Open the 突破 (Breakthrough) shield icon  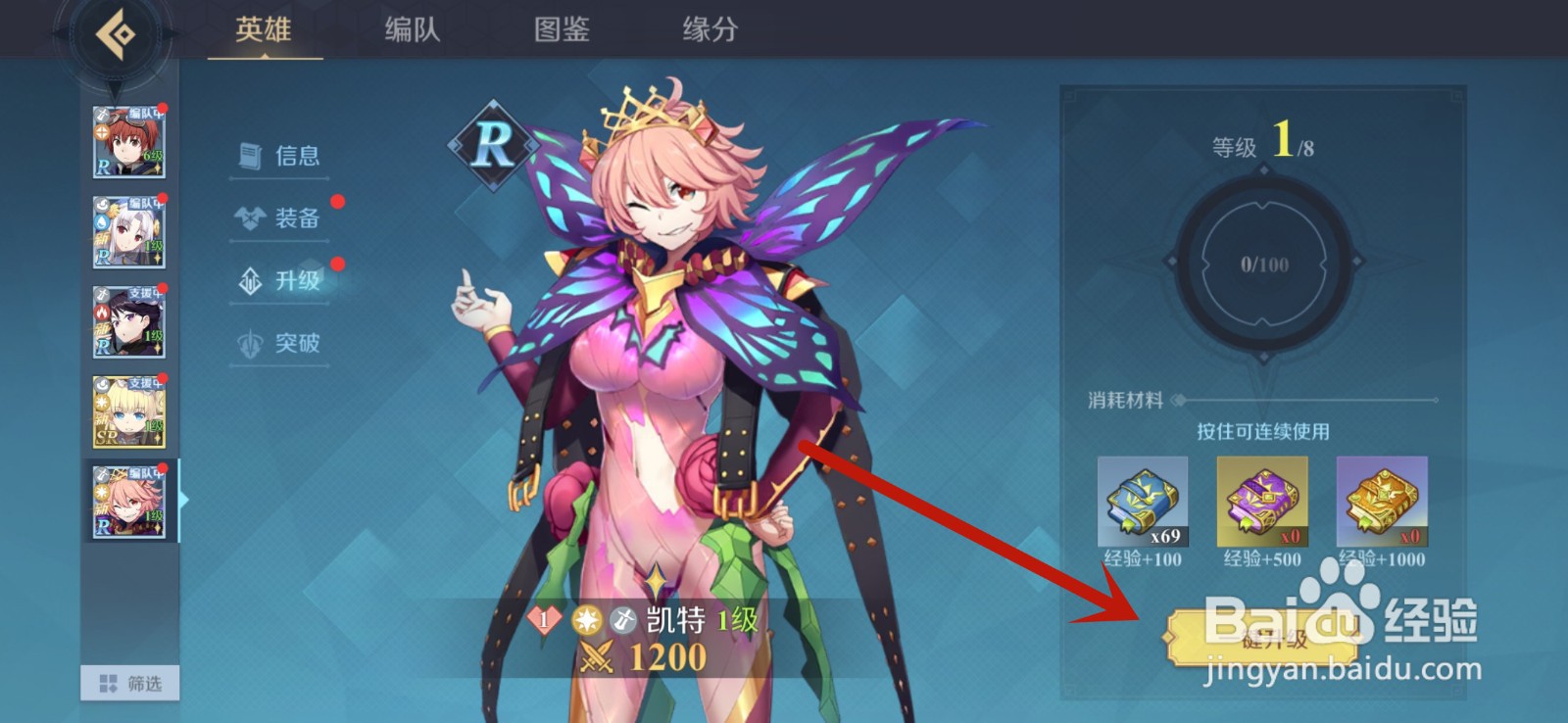click(251, 344)
